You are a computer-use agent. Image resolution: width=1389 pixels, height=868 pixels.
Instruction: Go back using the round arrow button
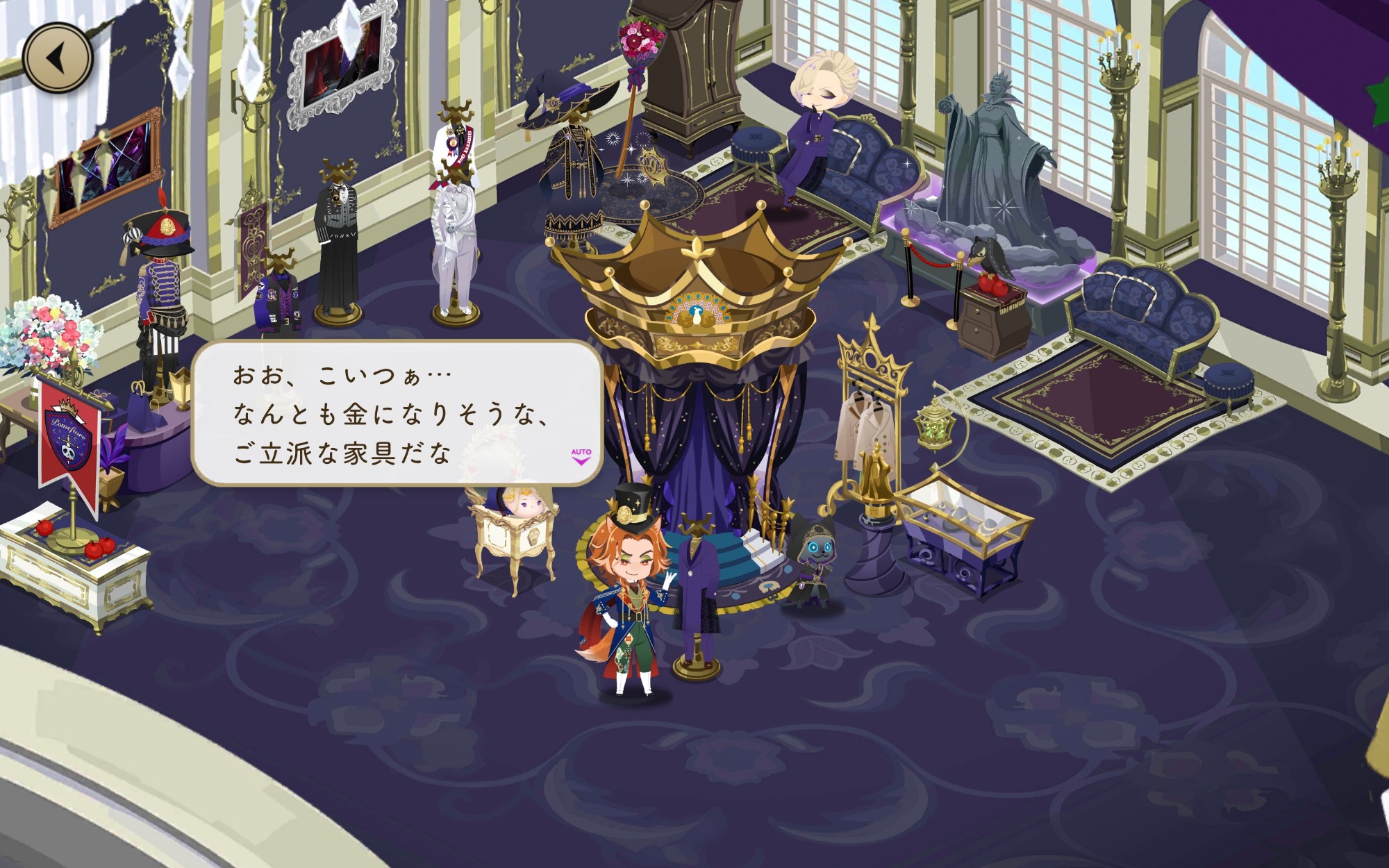pyautogui.click(x=58, y=58)
